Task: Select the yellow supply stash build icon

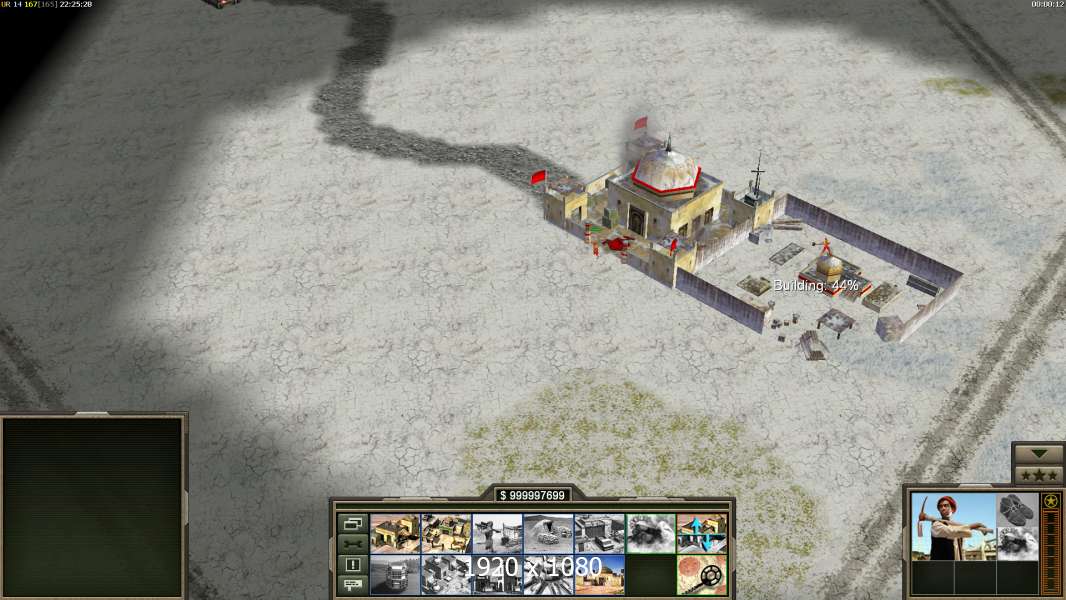Action: [x=395, y=534]
